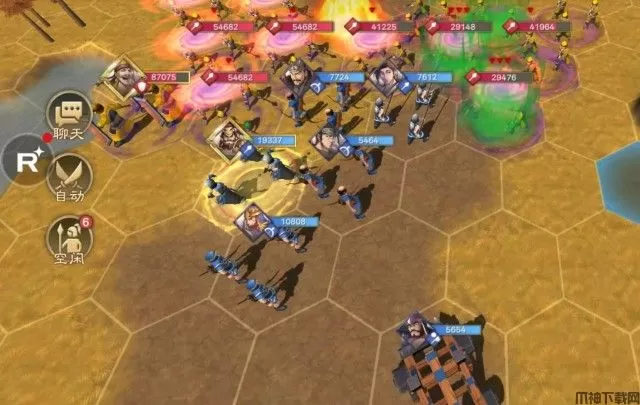Screen dimensions: 640x405
Task: Select the hero portrait with 5464 troops
Action: [327, 141]
